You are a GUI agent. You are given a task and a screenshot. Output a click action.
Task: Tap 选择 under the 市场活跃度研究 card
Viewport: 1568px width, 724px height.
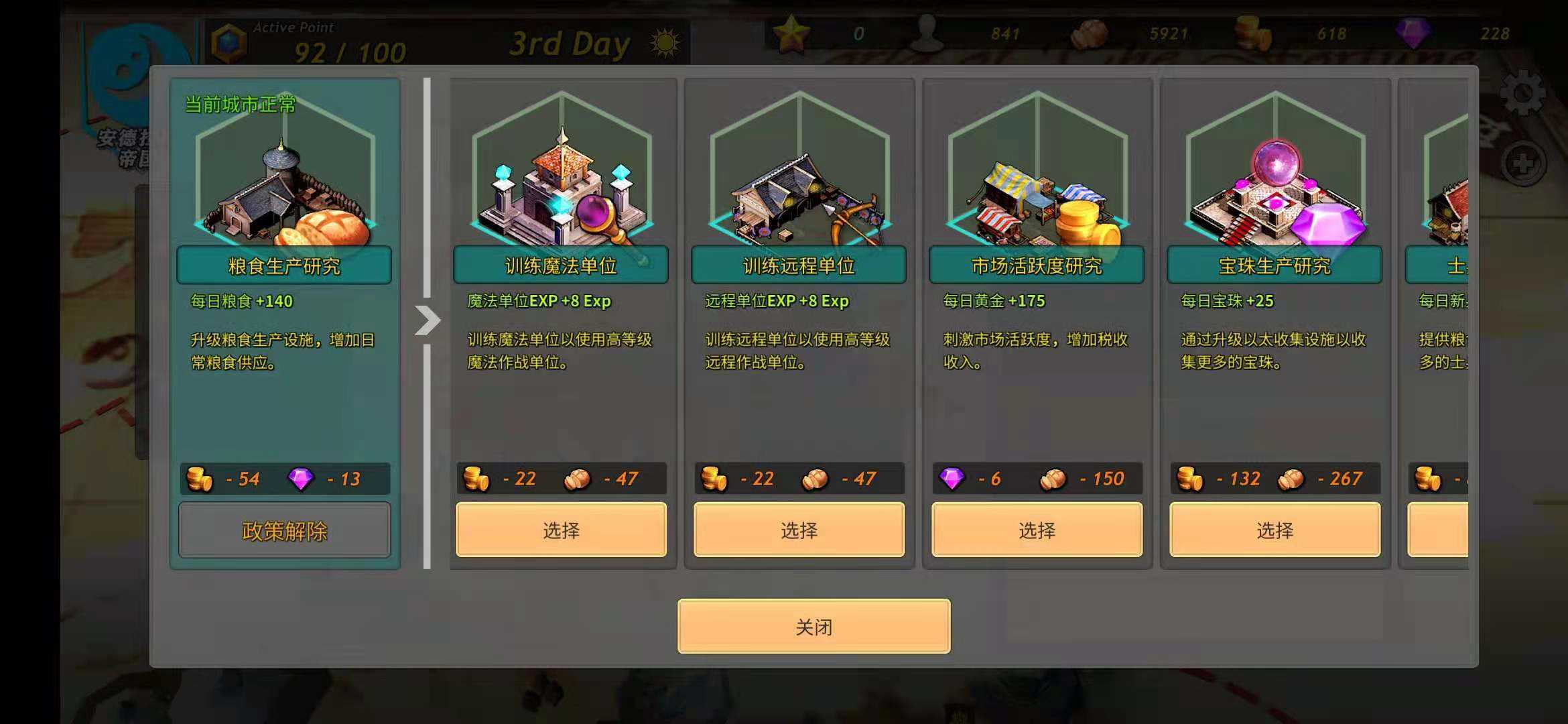coord(1037,530)
